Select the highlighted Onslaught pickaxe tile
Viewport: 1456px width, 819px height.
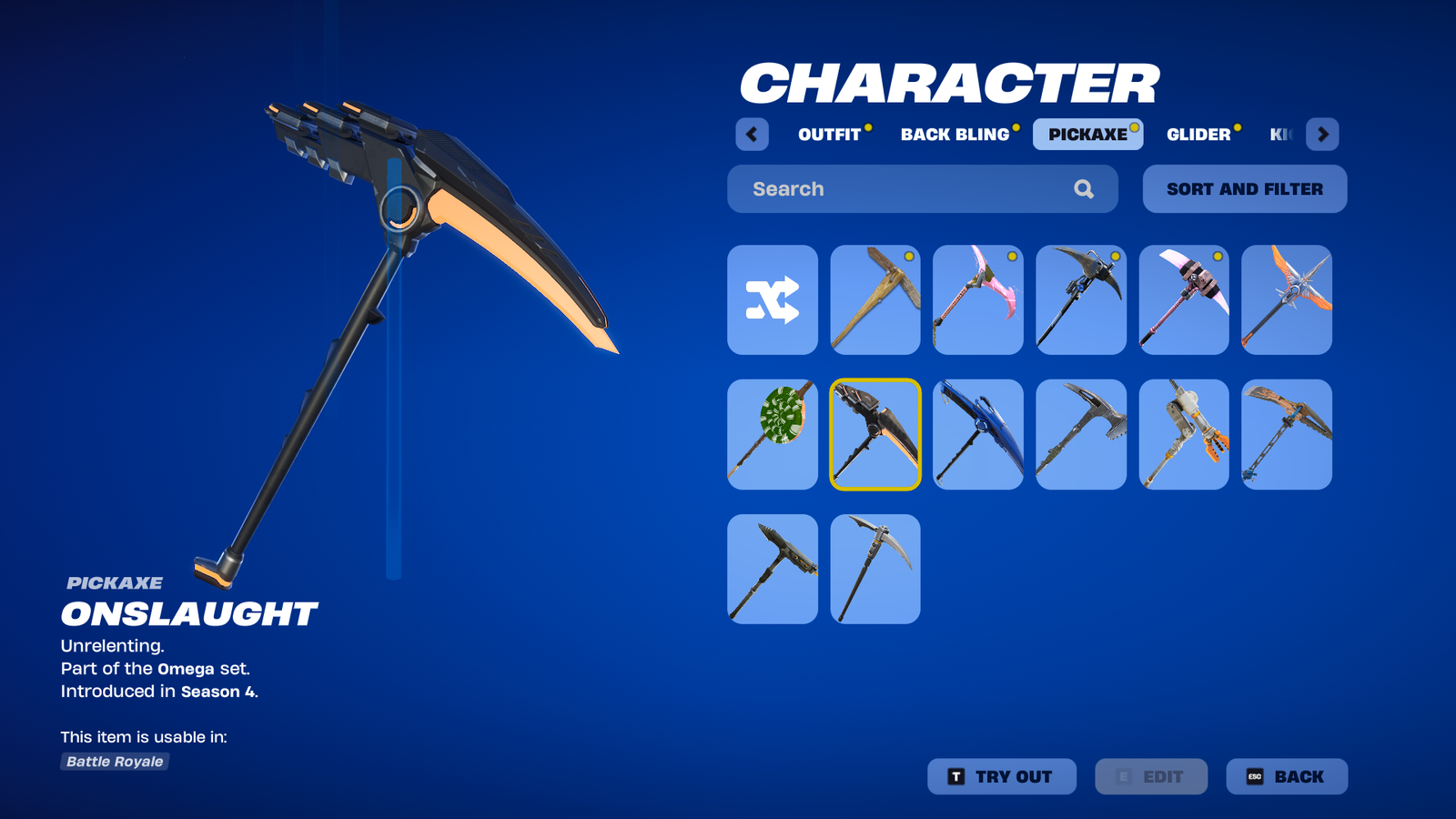[875, 435]
